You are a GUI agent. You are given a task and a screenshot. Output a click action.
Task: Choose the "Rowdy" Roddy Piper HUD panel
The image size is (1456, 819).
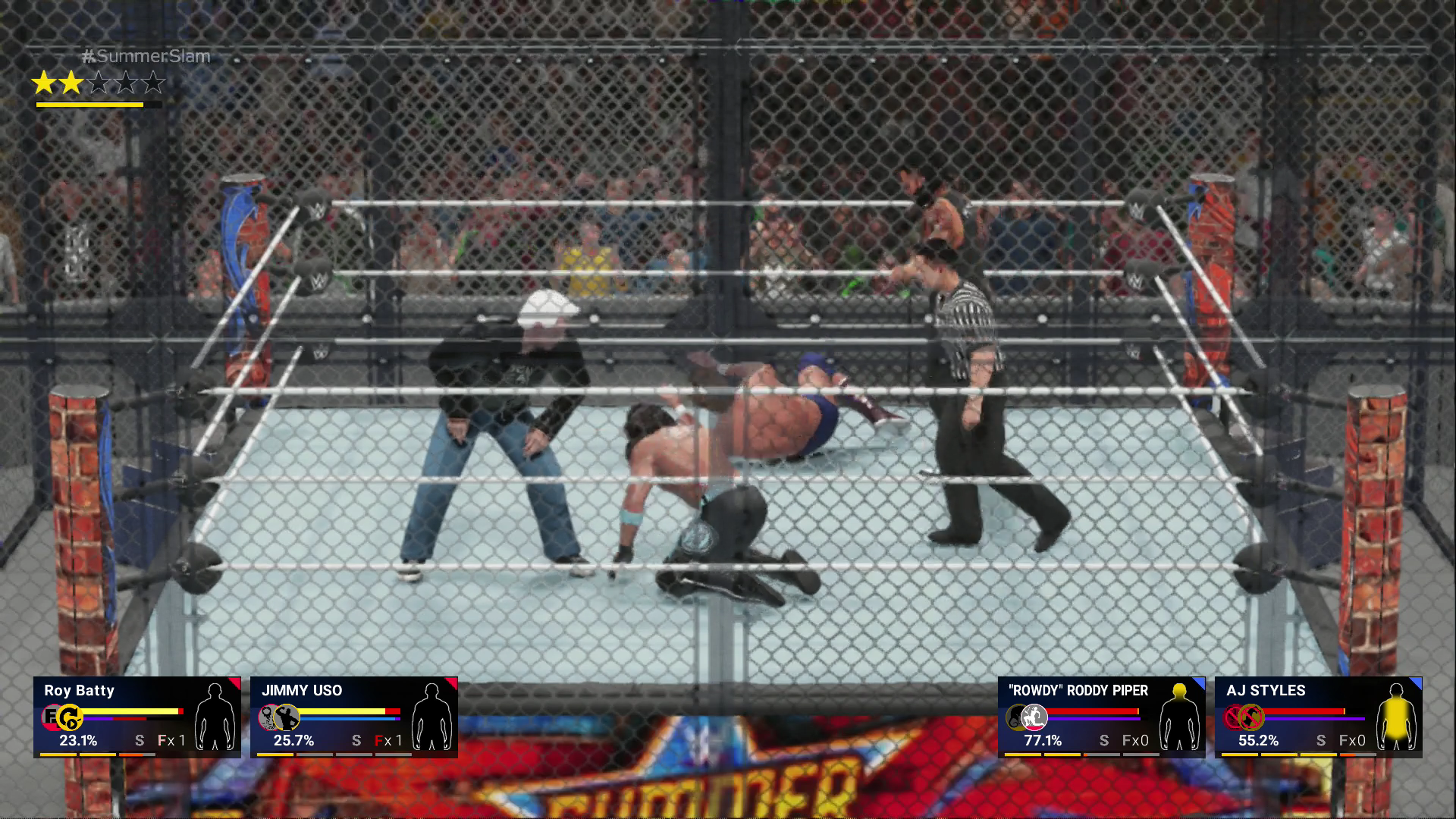tap(1101, 717)
